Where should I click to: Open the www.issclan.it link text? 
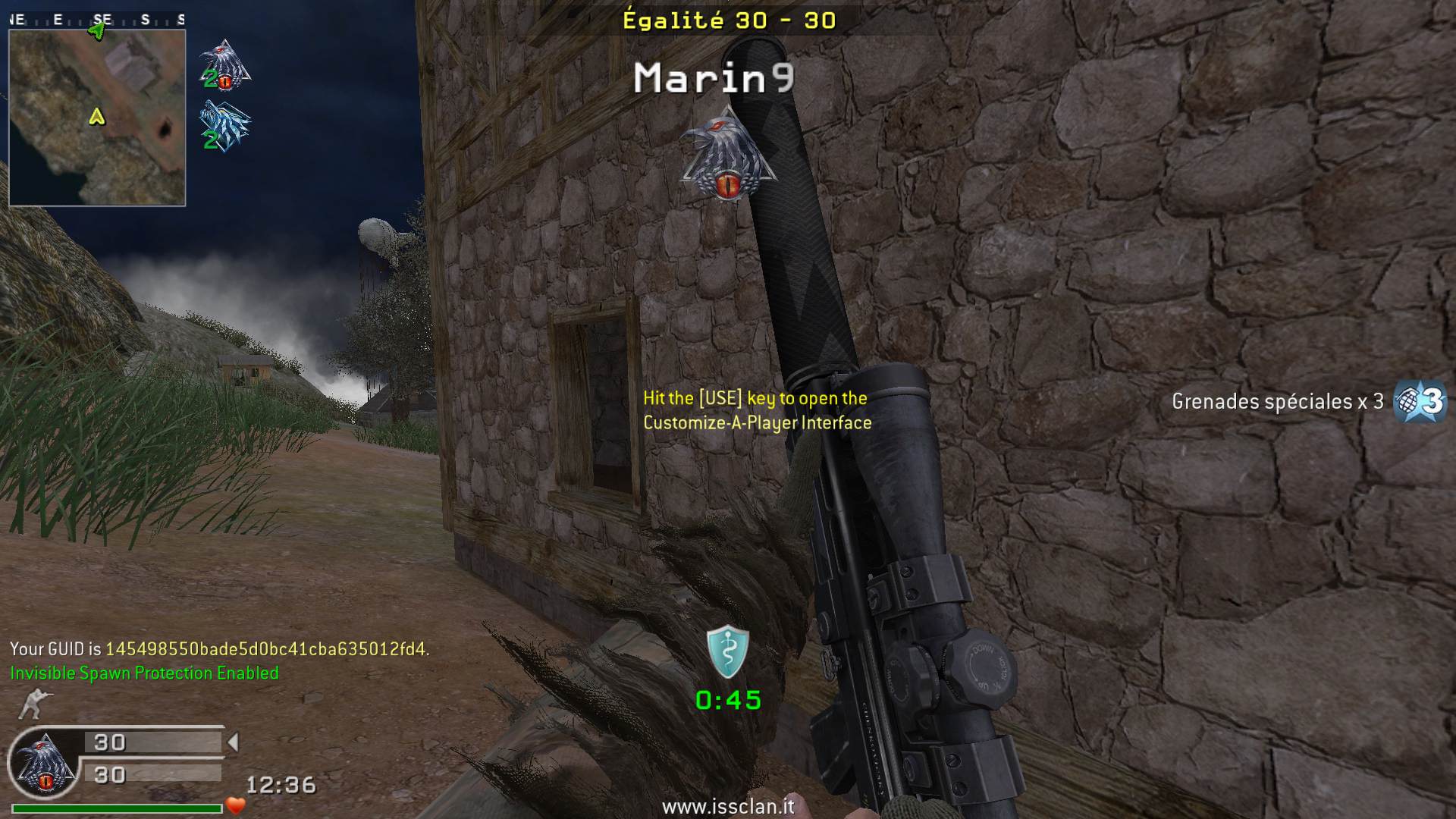click(728, 806)
